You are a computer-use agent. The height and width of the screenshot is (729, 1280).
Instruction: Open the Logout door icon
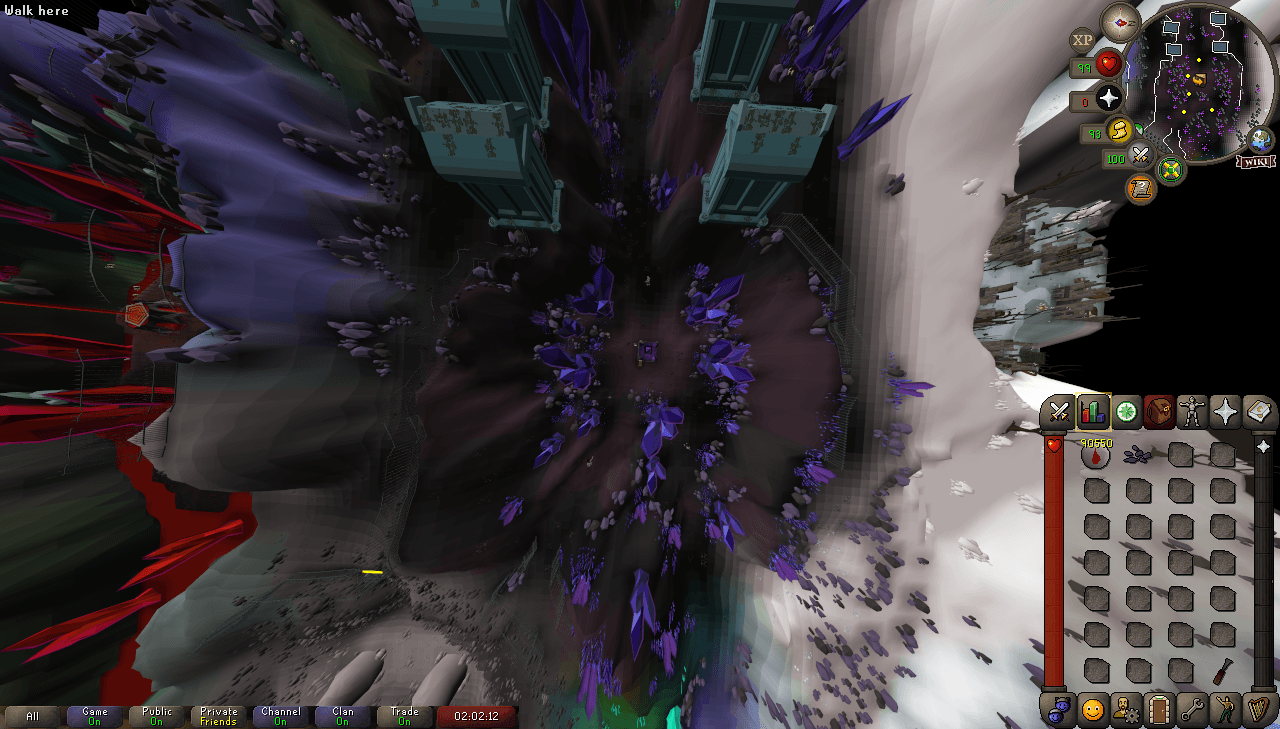[x=1158, y=711]
